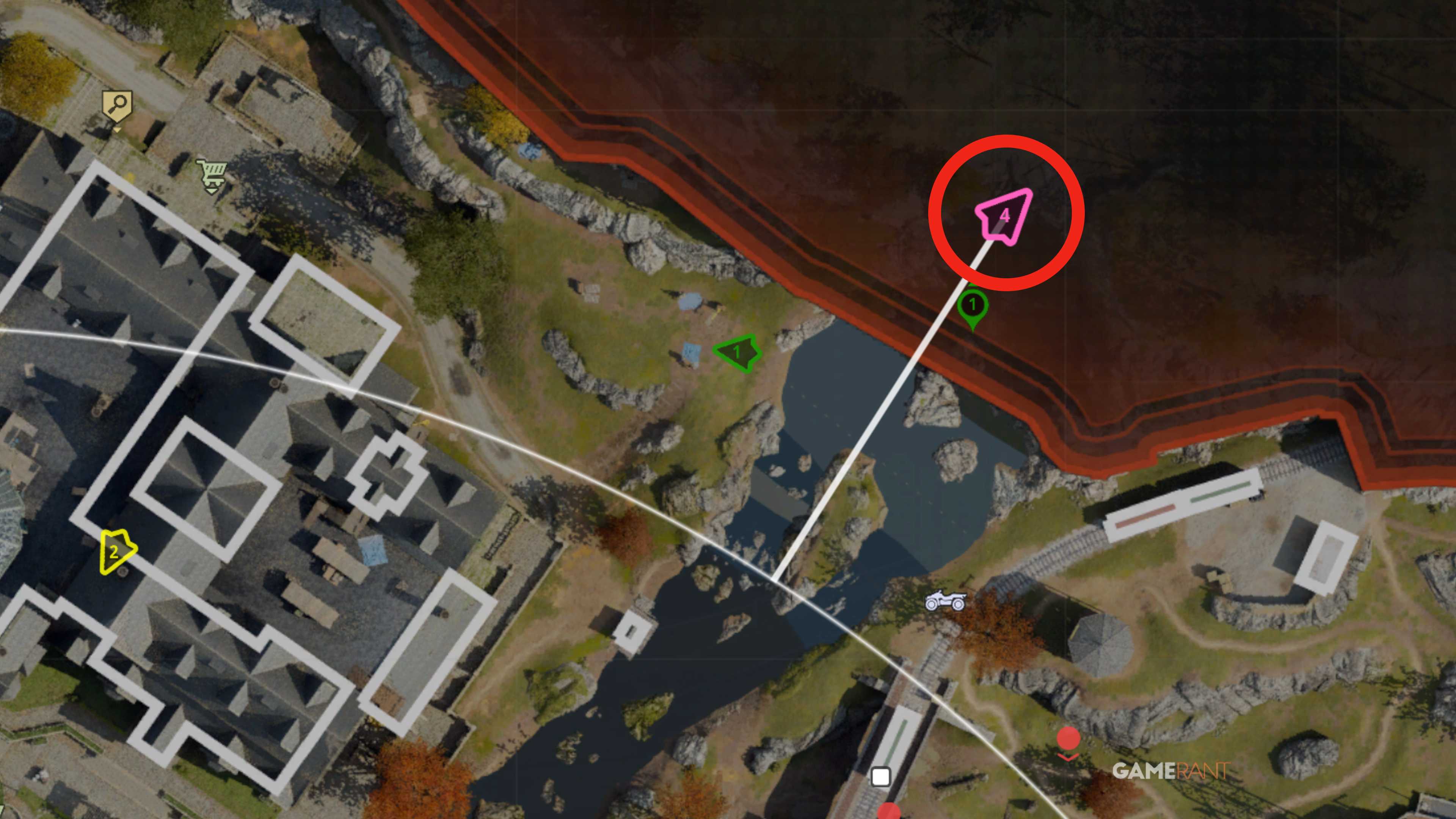Expand the small arrow under the magnifying glass pin
Image resolution: width=1456 pixels, height=819 pixels.
coord(117,130)
